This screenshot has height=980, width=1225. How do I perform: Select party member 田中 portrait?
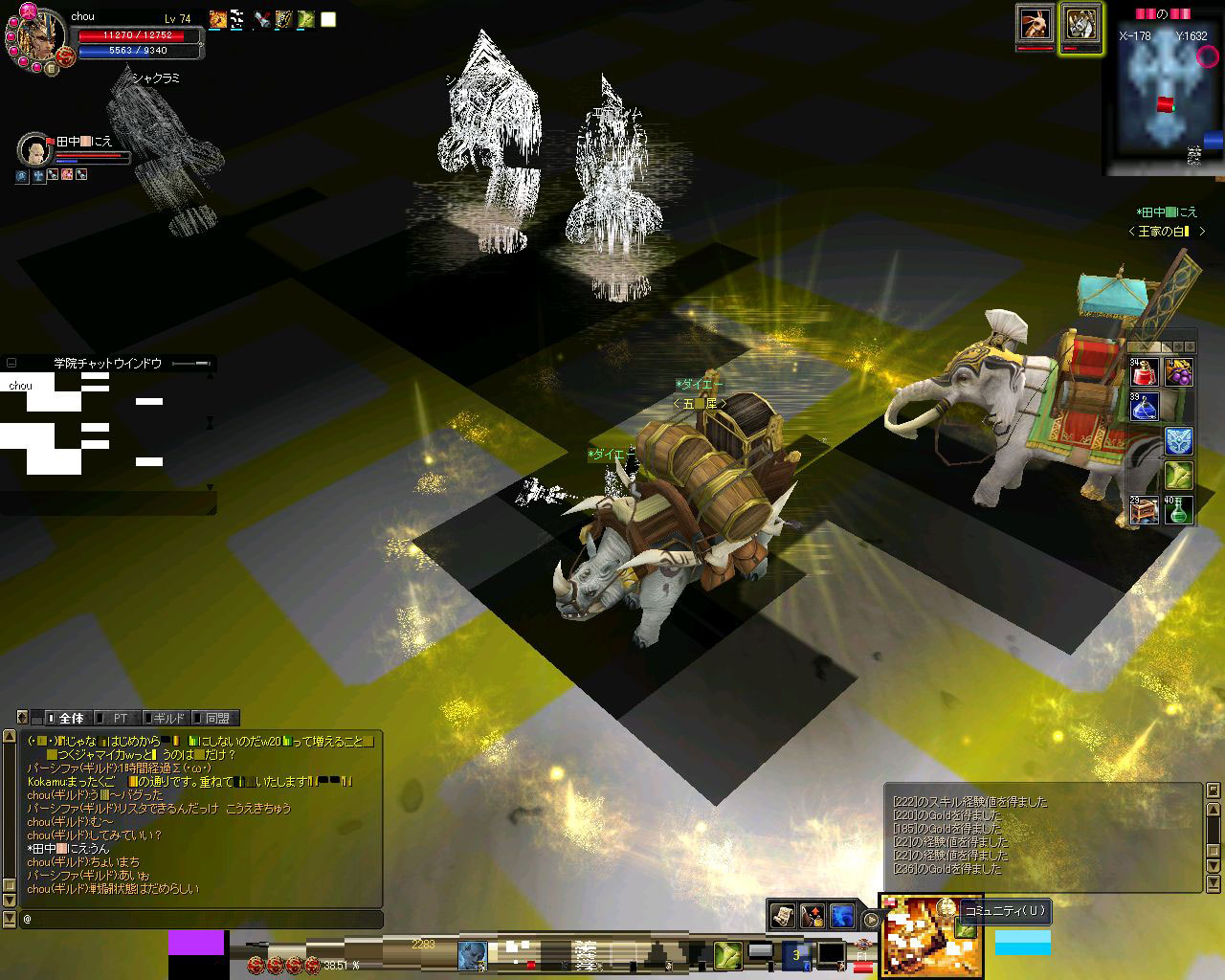(x=34, y=150)
